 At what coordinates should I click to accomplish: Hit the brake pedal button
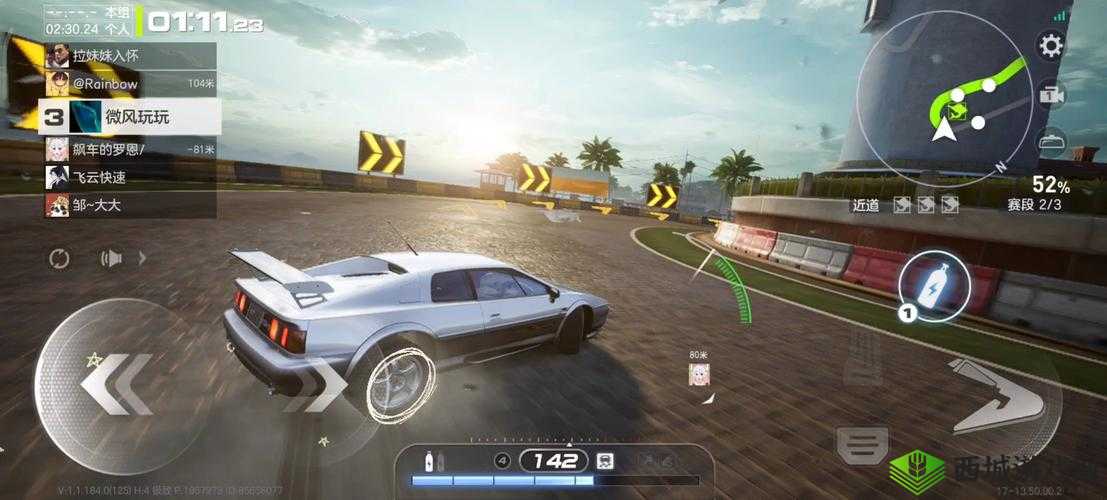pyautogui.click(x=862, y=438)
